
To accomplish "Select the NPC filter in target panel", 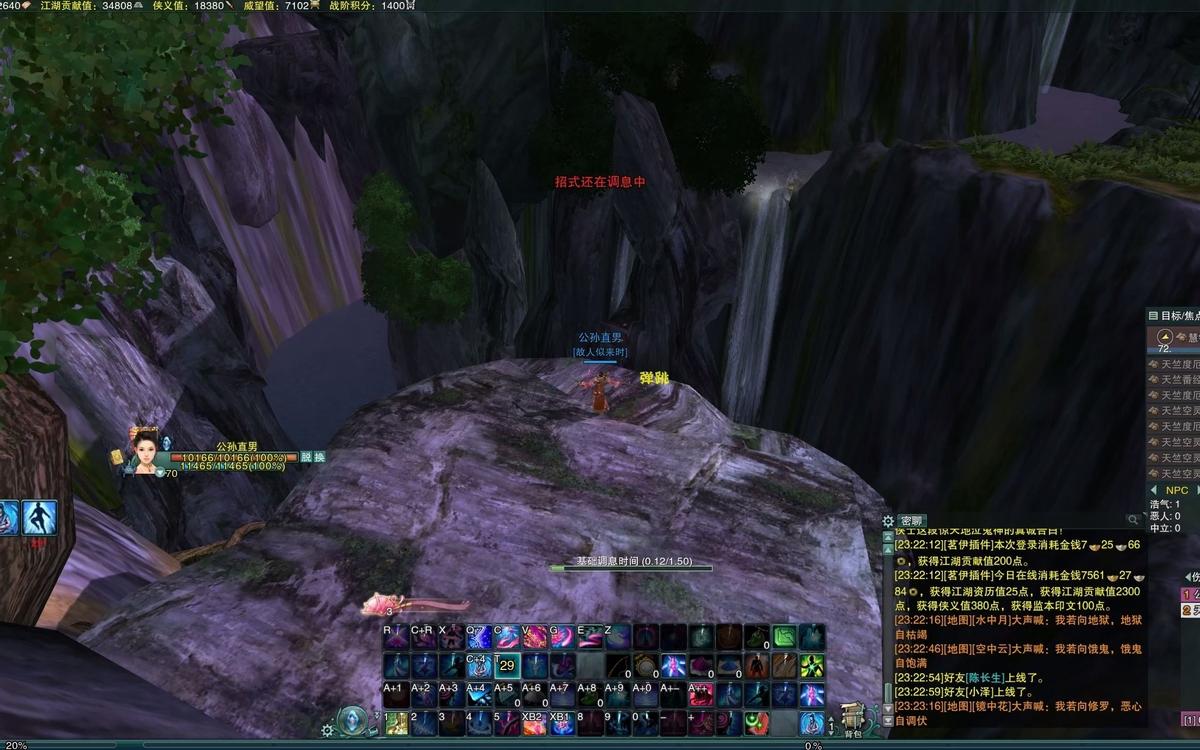I will [x=1176, y=490].
